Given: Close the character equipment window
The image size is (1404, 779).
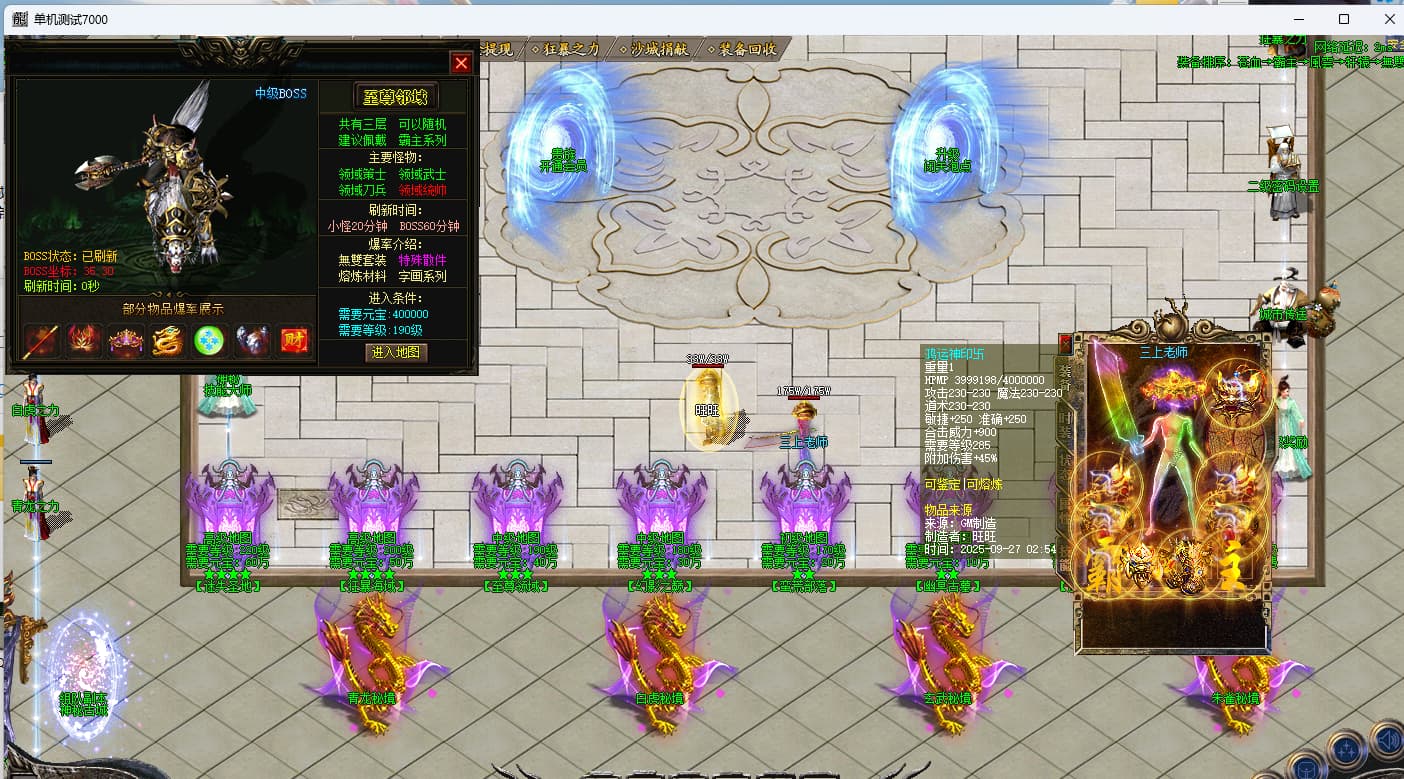Looking at the screenshot, I should tap(1065, 343).
